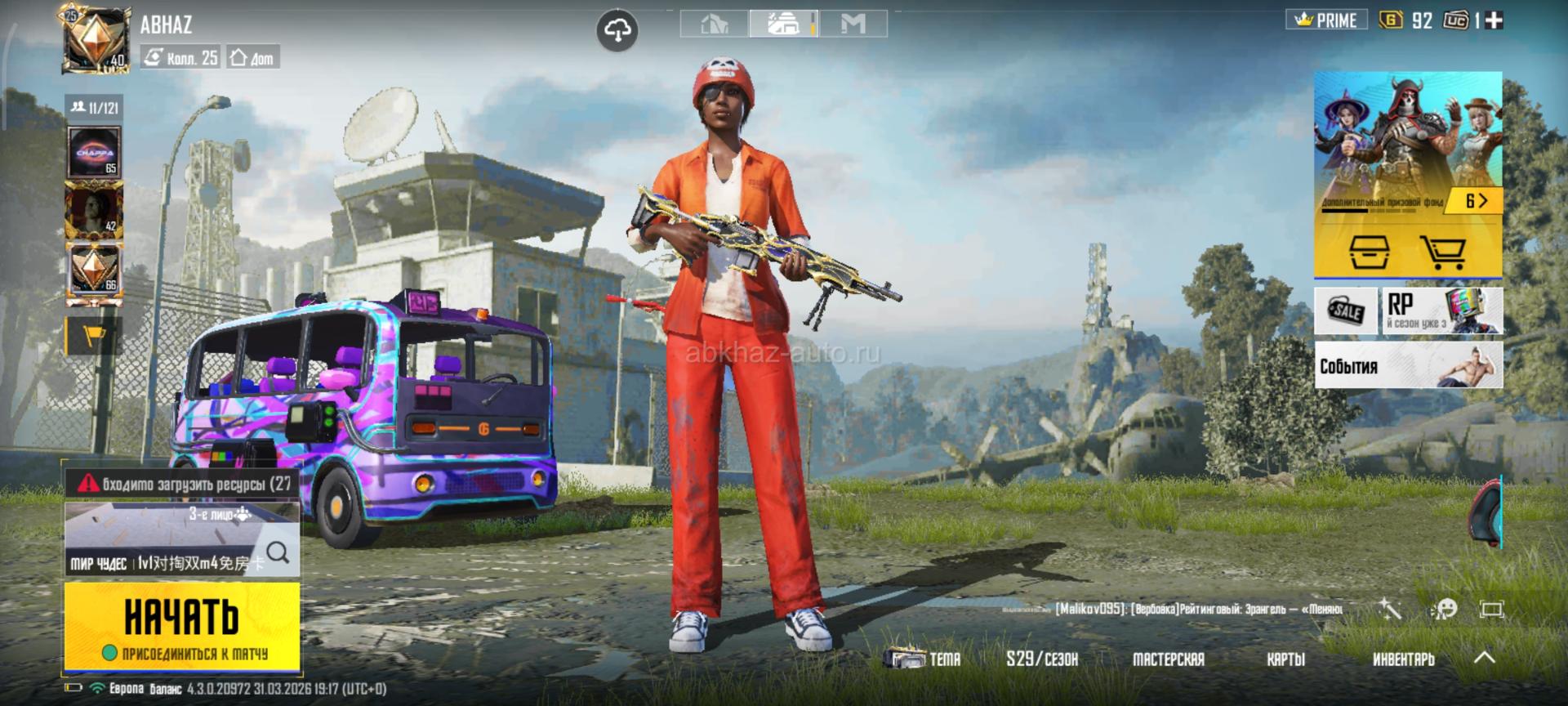Add UC with the plus button
The width and height of the screenshot is (1568, 706).
tap(1494, 20)
